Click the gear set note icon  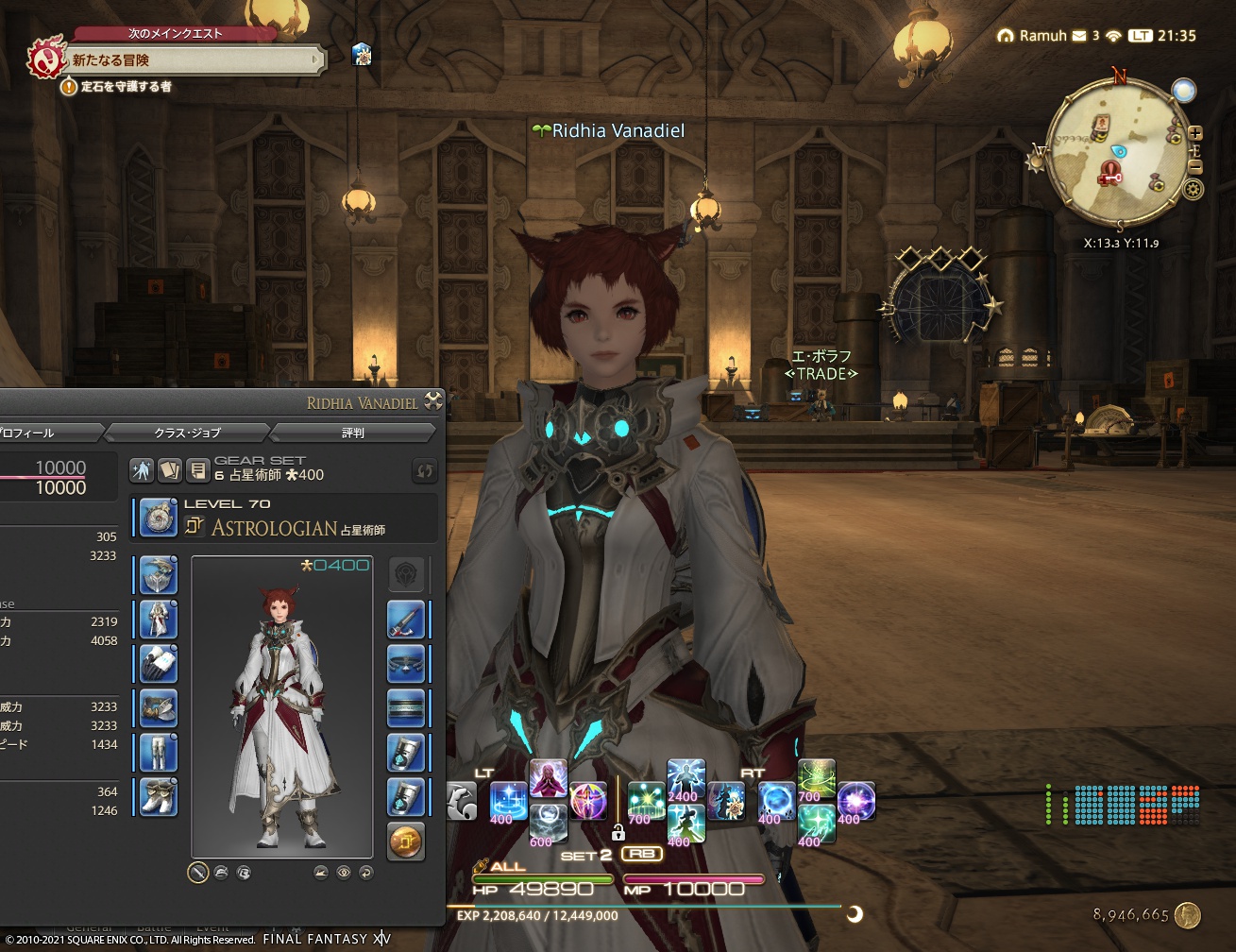click(x=199, y=469)
